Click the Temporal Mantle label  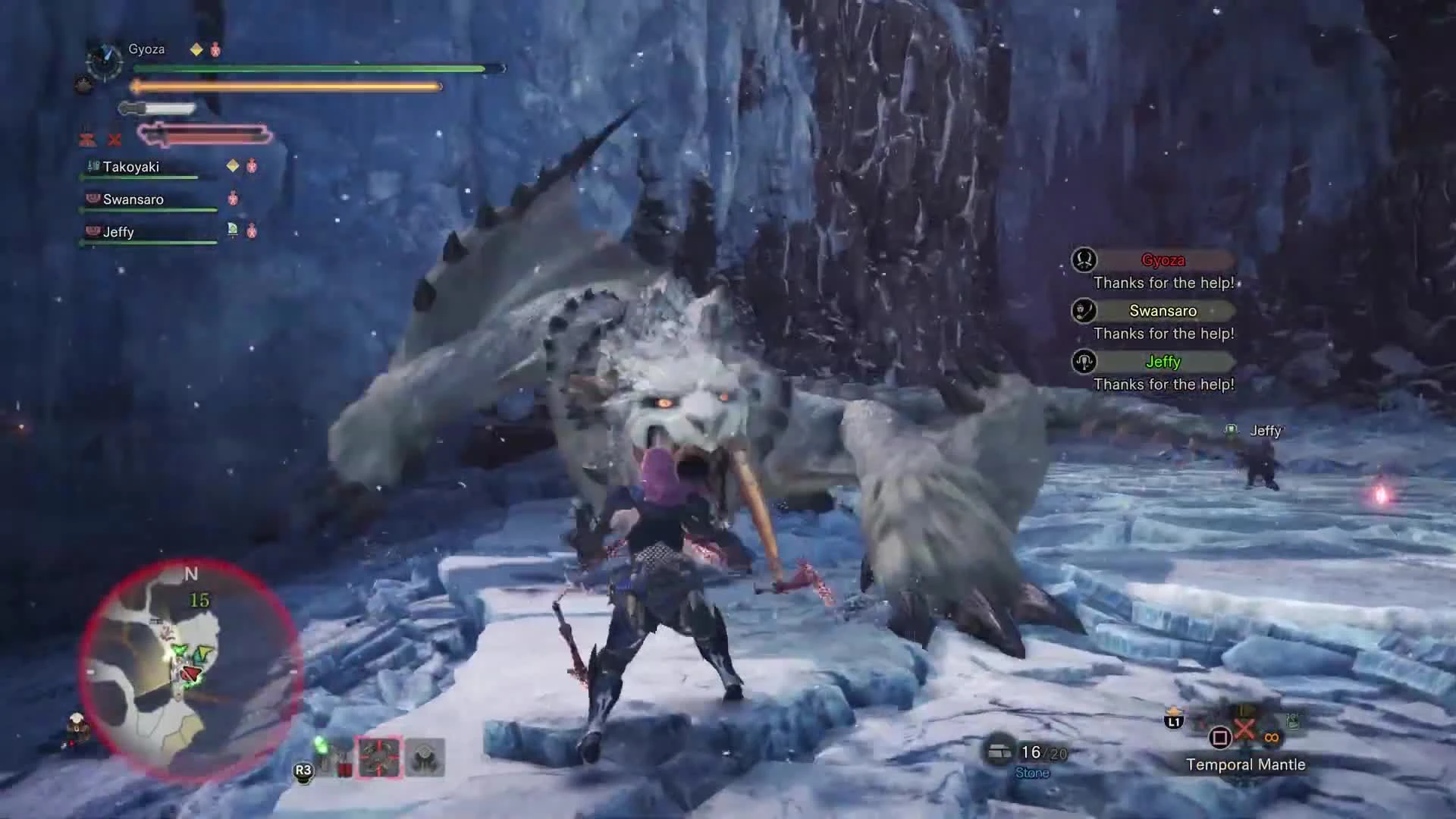(1246, 764)
